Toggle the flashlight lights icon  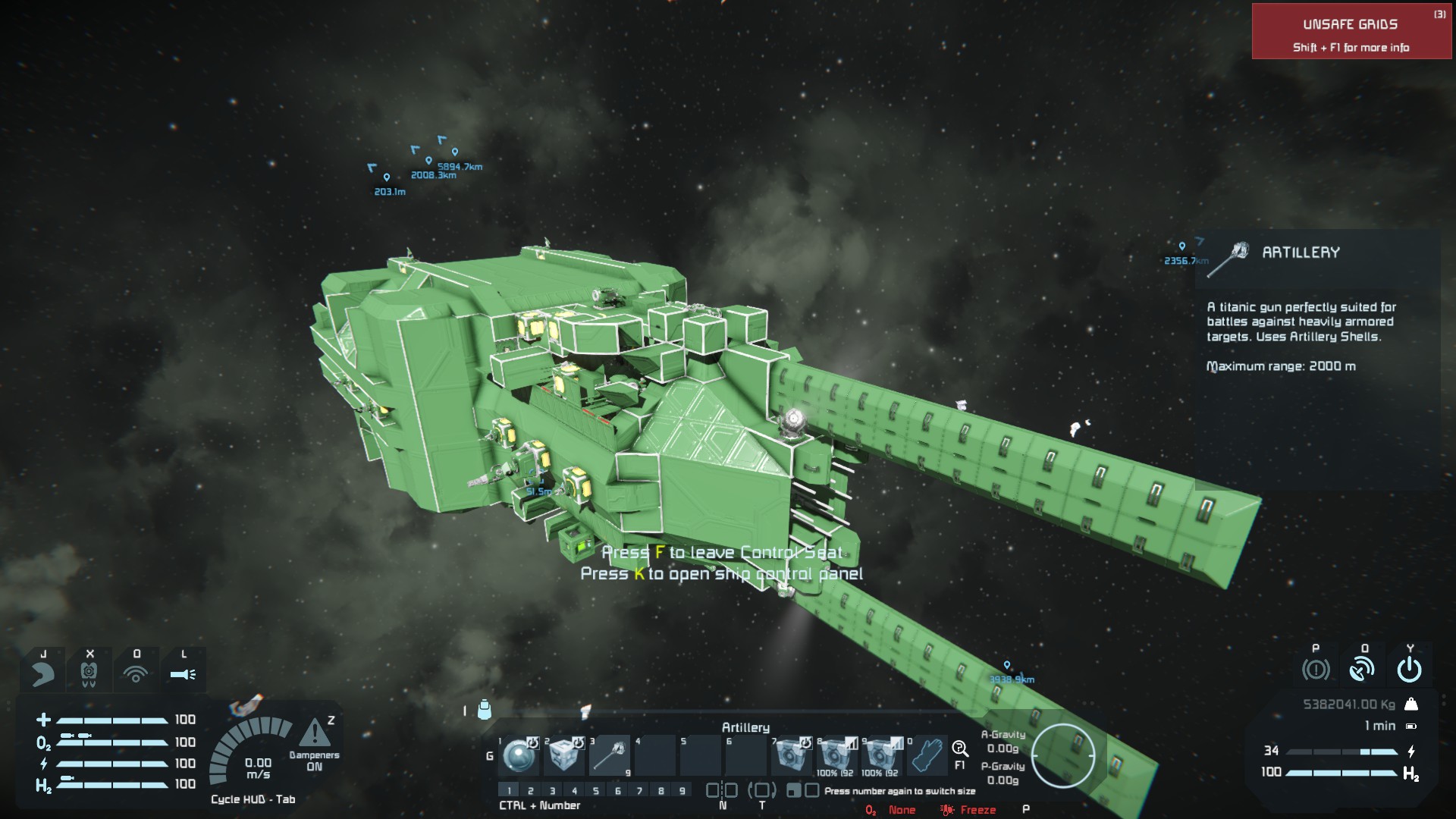pos(183,673)
